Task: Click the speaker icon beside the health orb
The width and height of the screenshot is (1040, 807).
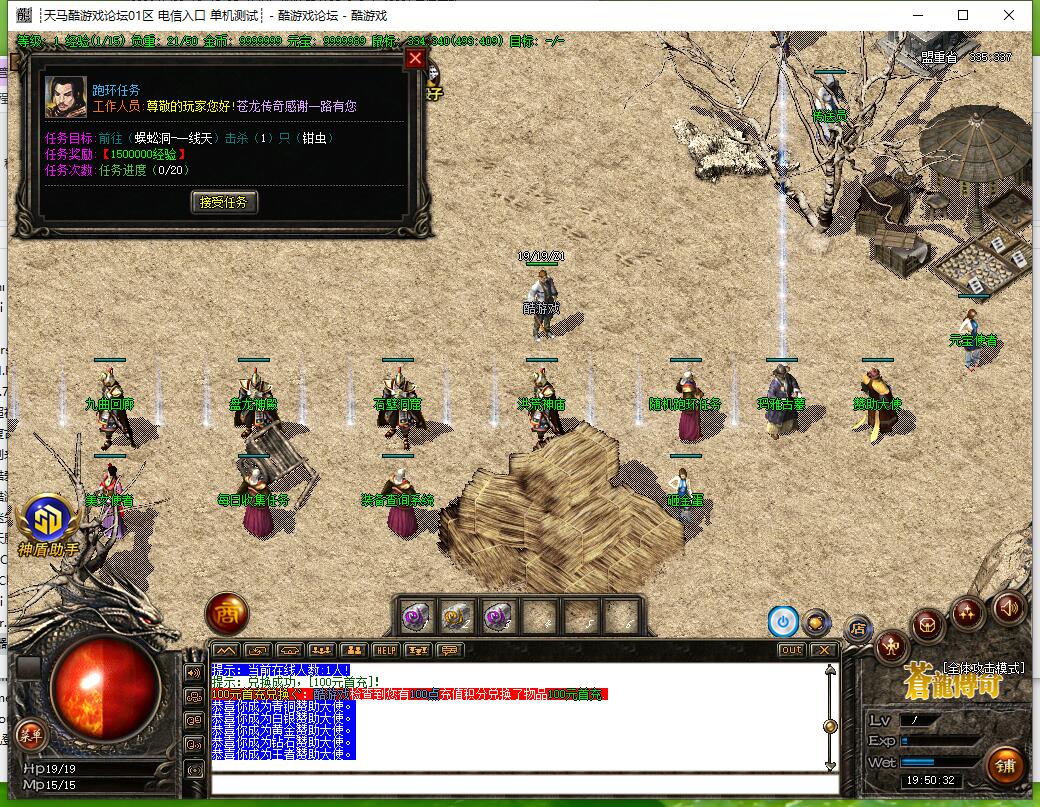Action: click(194, 672)
